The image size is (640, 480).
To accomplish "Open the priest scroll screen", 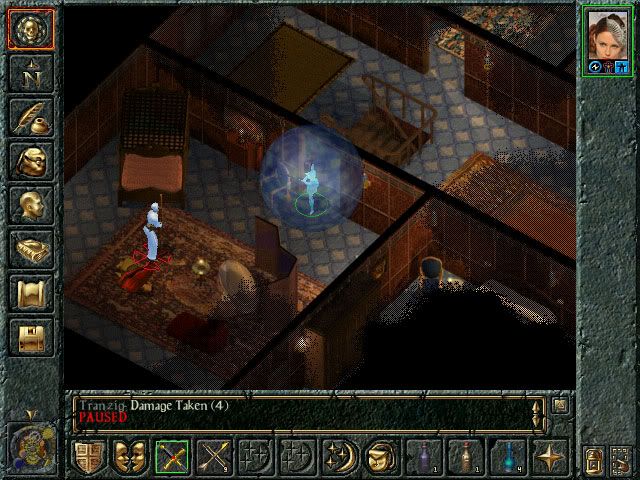I will pyautogui.click(x=31, y=294).
